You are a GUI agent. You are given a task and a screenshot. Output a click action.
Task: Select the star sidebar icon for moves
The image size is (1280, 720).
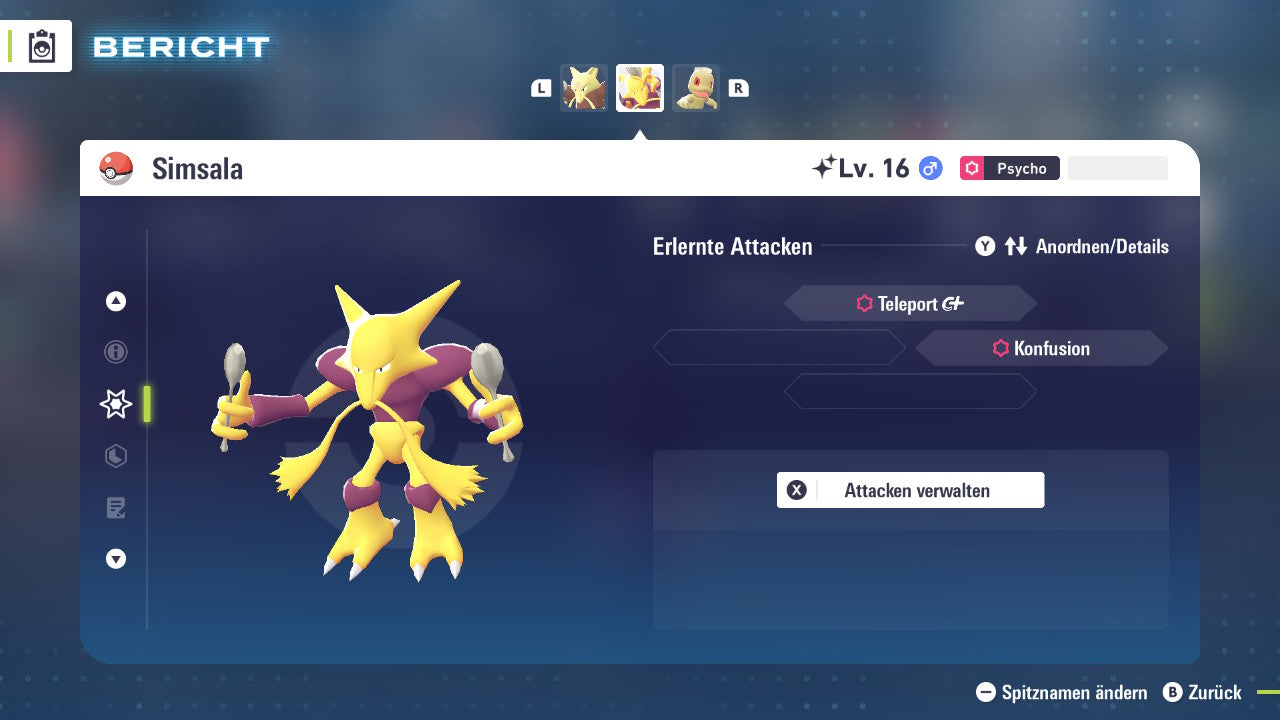(x=115, y=404)
